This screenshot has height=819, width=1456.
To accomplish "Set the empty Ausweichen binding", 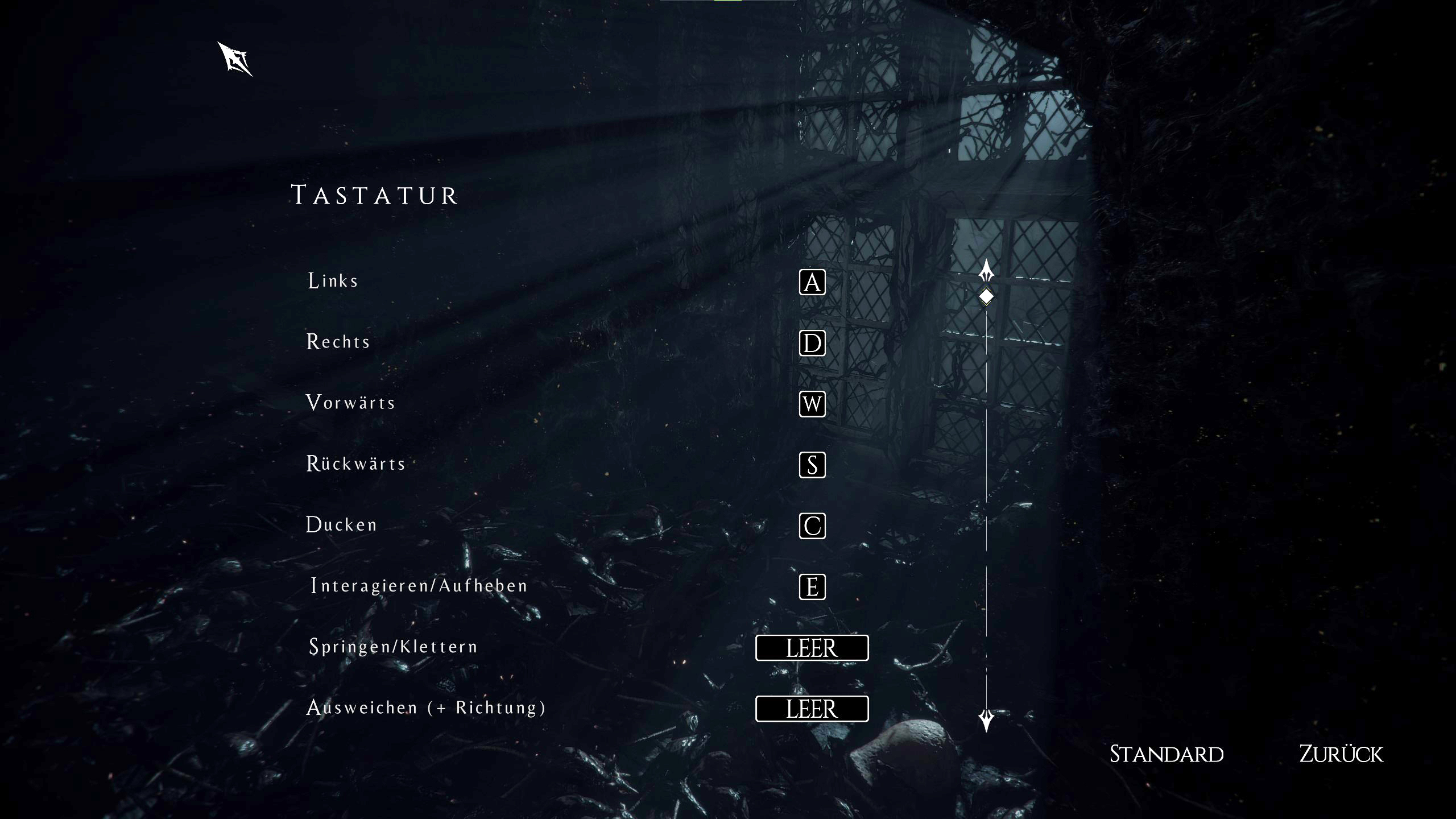I will [x=812, y=709].
